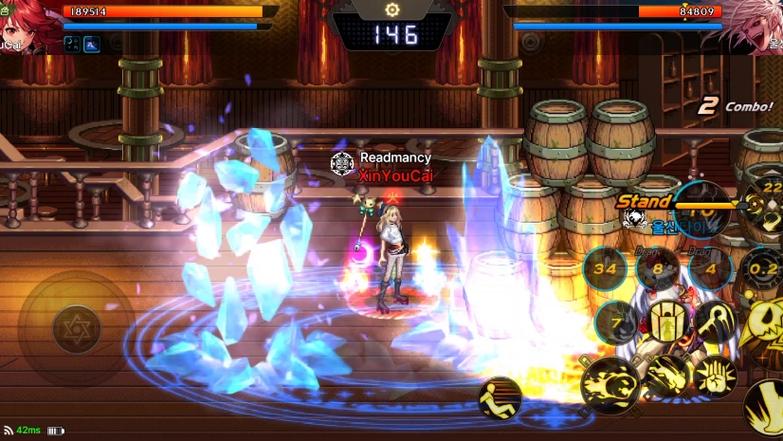
Task: Use the large skull attack button
Action: point(765,330)
